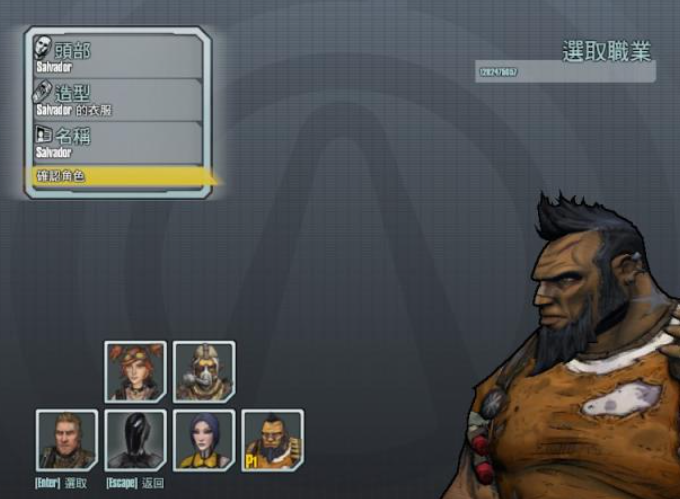Select the blue-haired siren portrait

coord(204,440)
